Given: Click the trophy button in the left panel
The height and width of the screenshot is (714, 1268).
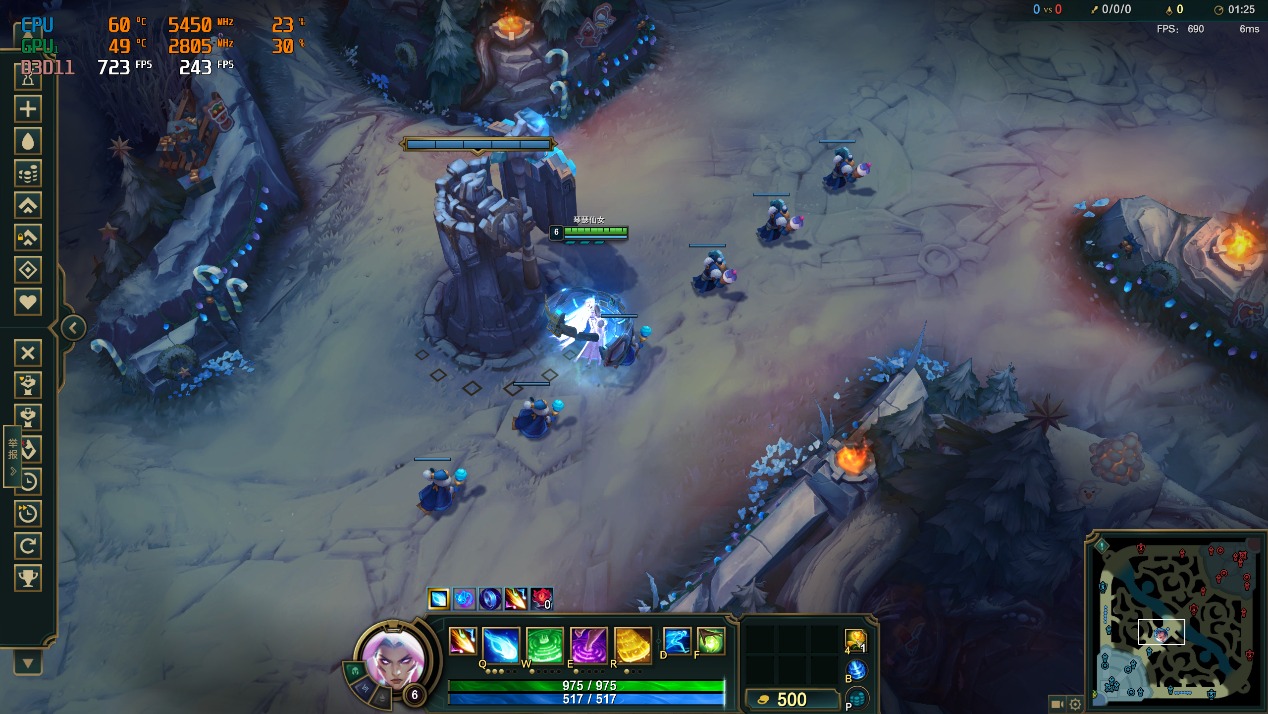Looking at the screenshot, I should click(x=28, y=577).
